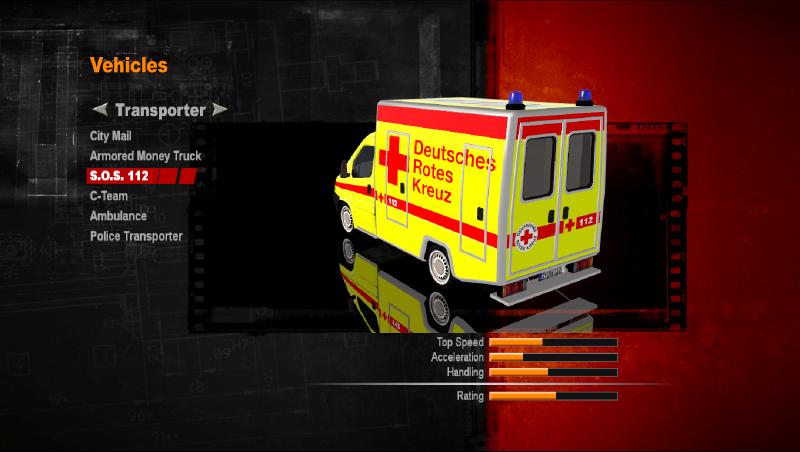800x452 pixels.
Task: Select the City Mail vehicle
Action: pos(110,136)
